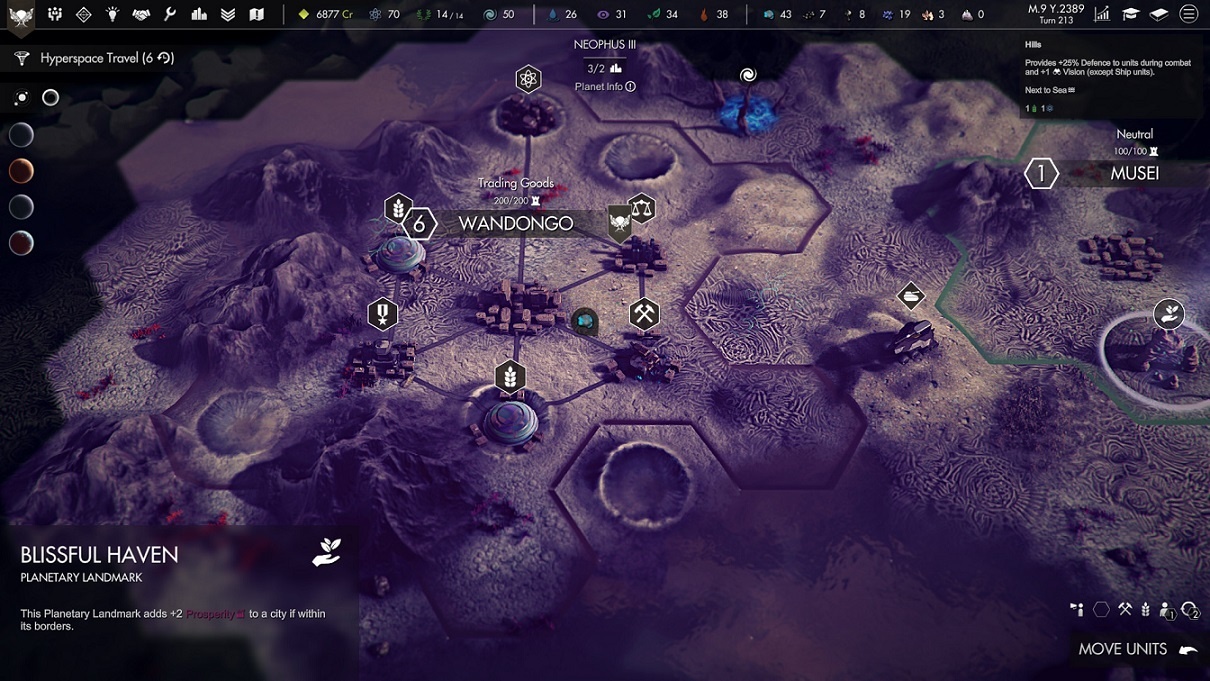The height and width of the screenshot is (681, 1210).
Task: Open the statistics graph icon
Action: pyautogui.click(x=1102, y=14)
